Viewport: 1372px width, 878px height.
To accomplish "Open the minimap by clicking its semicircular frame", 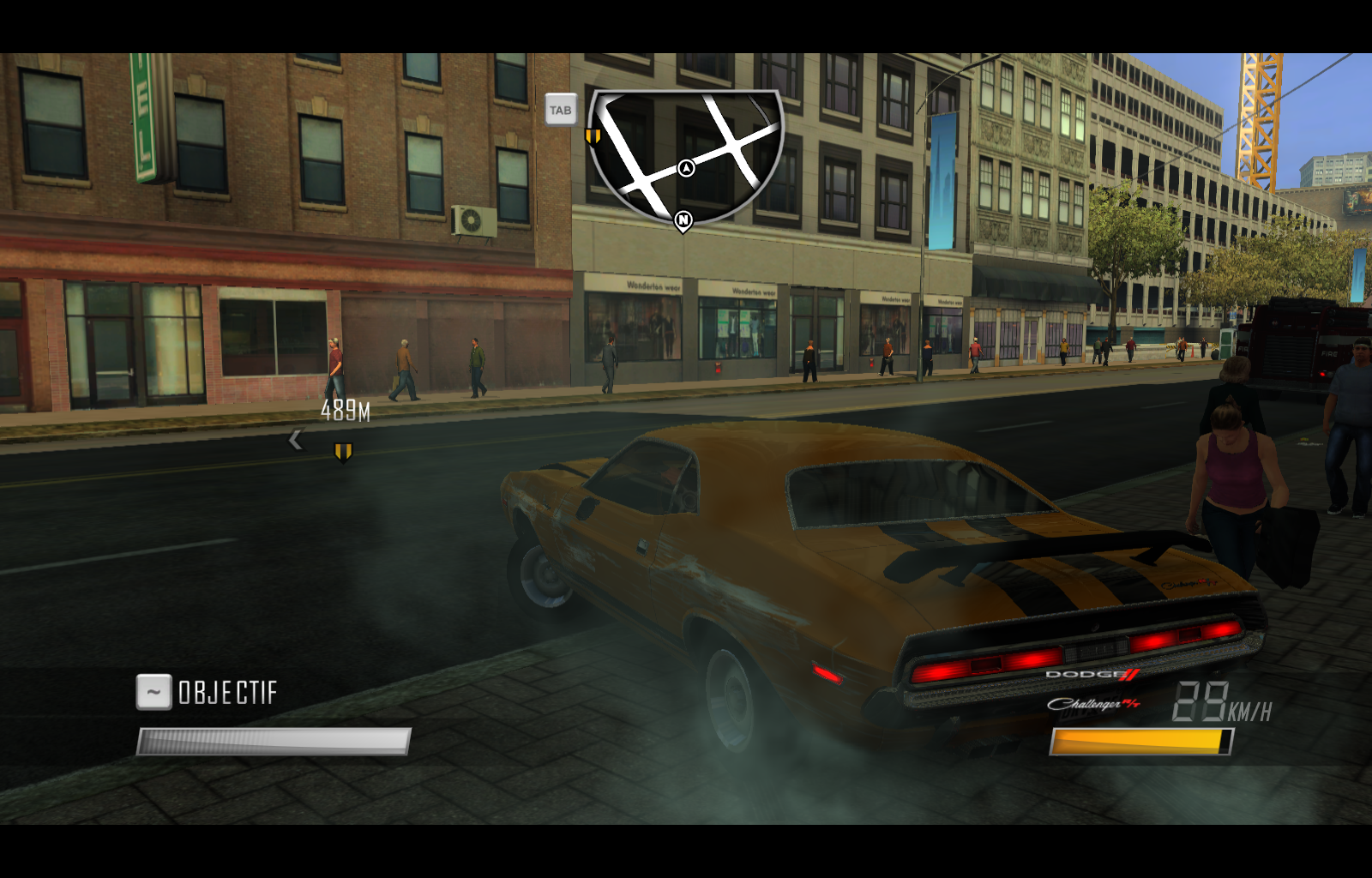I will pyautogui.click(x=683, y=150).
